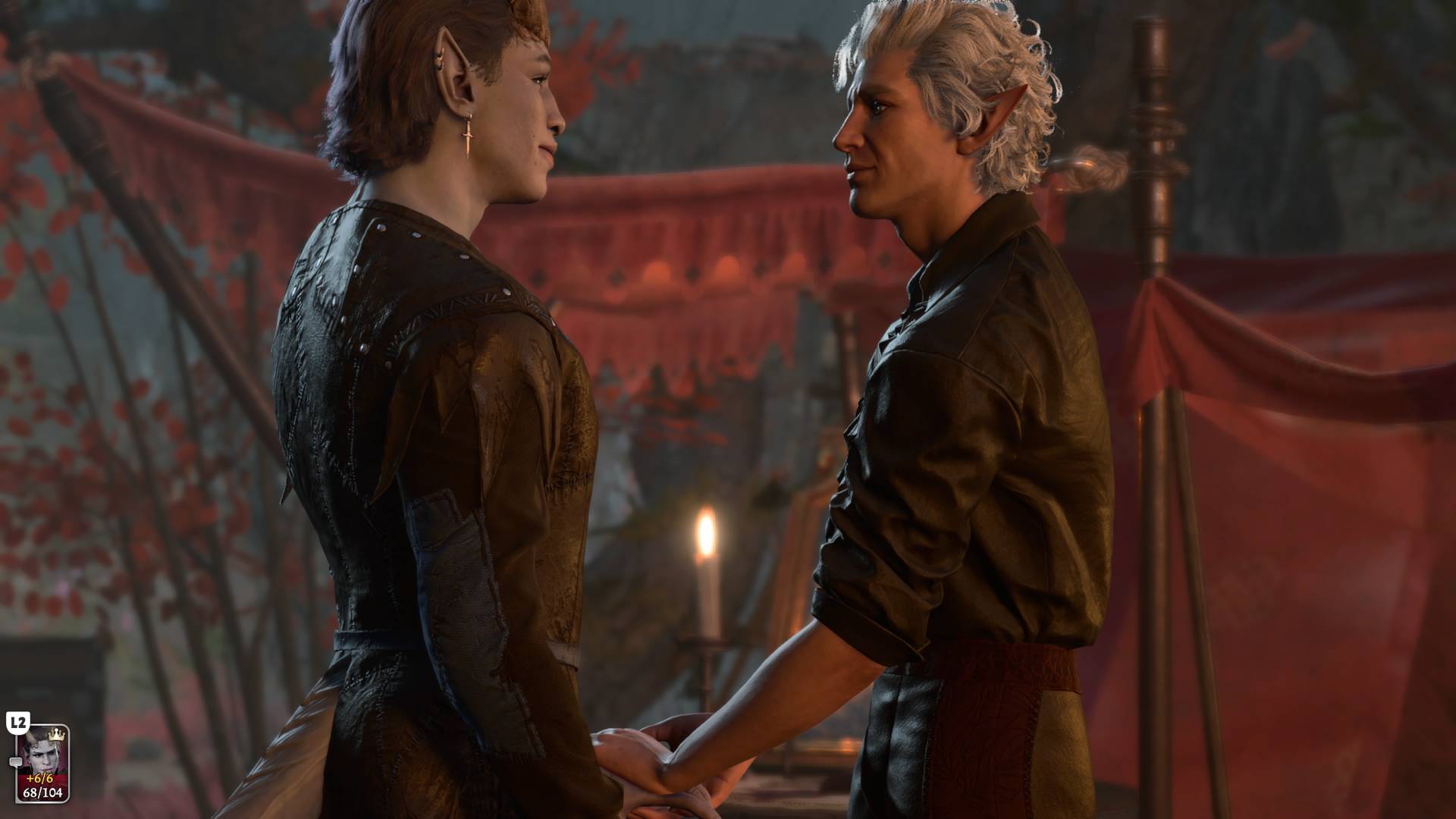Viewport: 1456px width, 819px height.
Task: Click the crown icon on Astarion's portrait
Action: click(x=55, y=735)
